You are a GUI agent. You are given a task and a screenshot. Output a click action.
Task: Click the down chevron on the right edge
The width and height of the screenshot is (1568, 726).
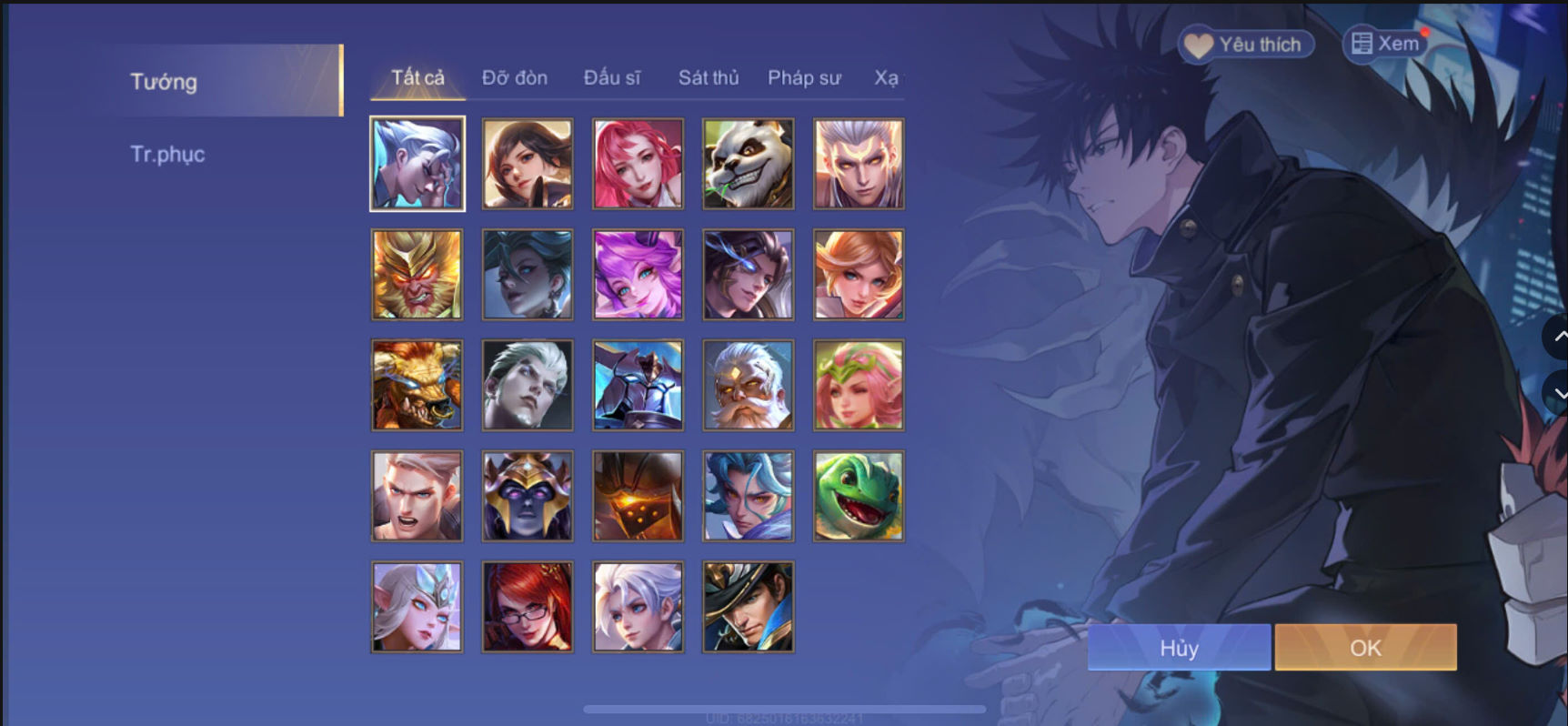click(1557, 393)
